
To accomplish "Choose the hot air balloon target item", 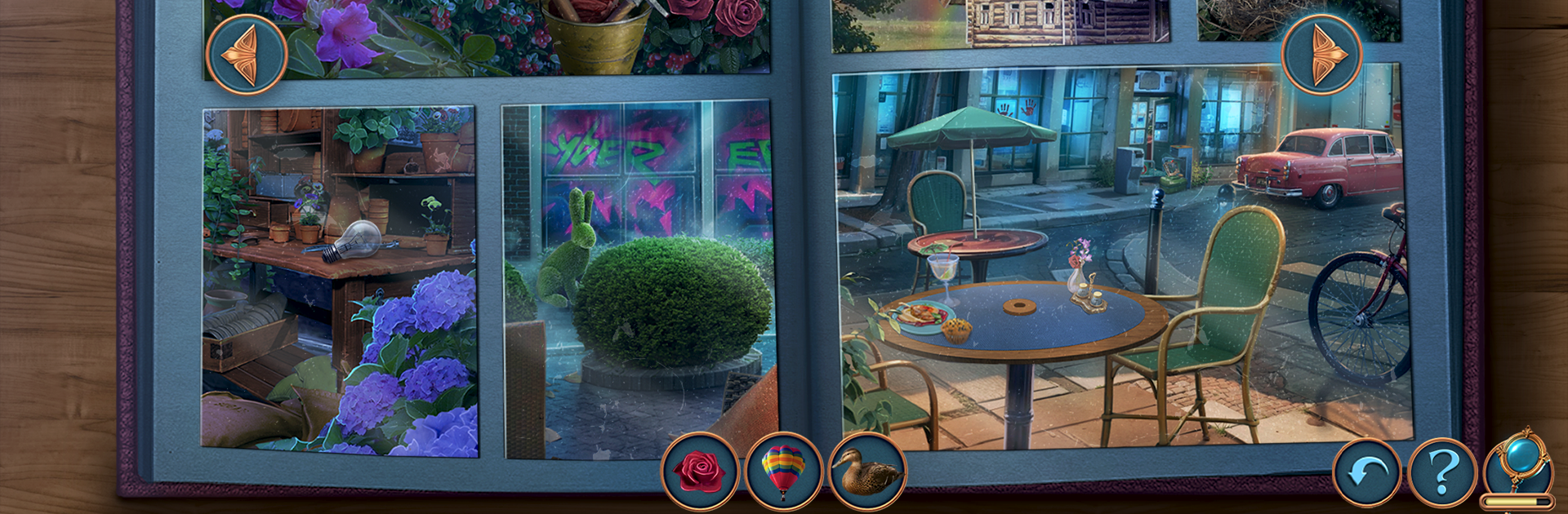I will tap(783, 472).
